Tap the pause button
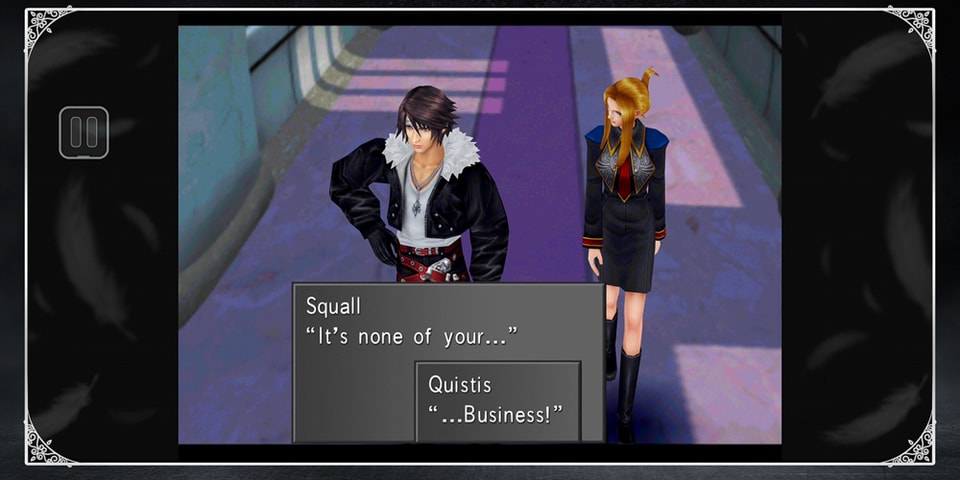This screenshot has width=960, height=480. 83,133
